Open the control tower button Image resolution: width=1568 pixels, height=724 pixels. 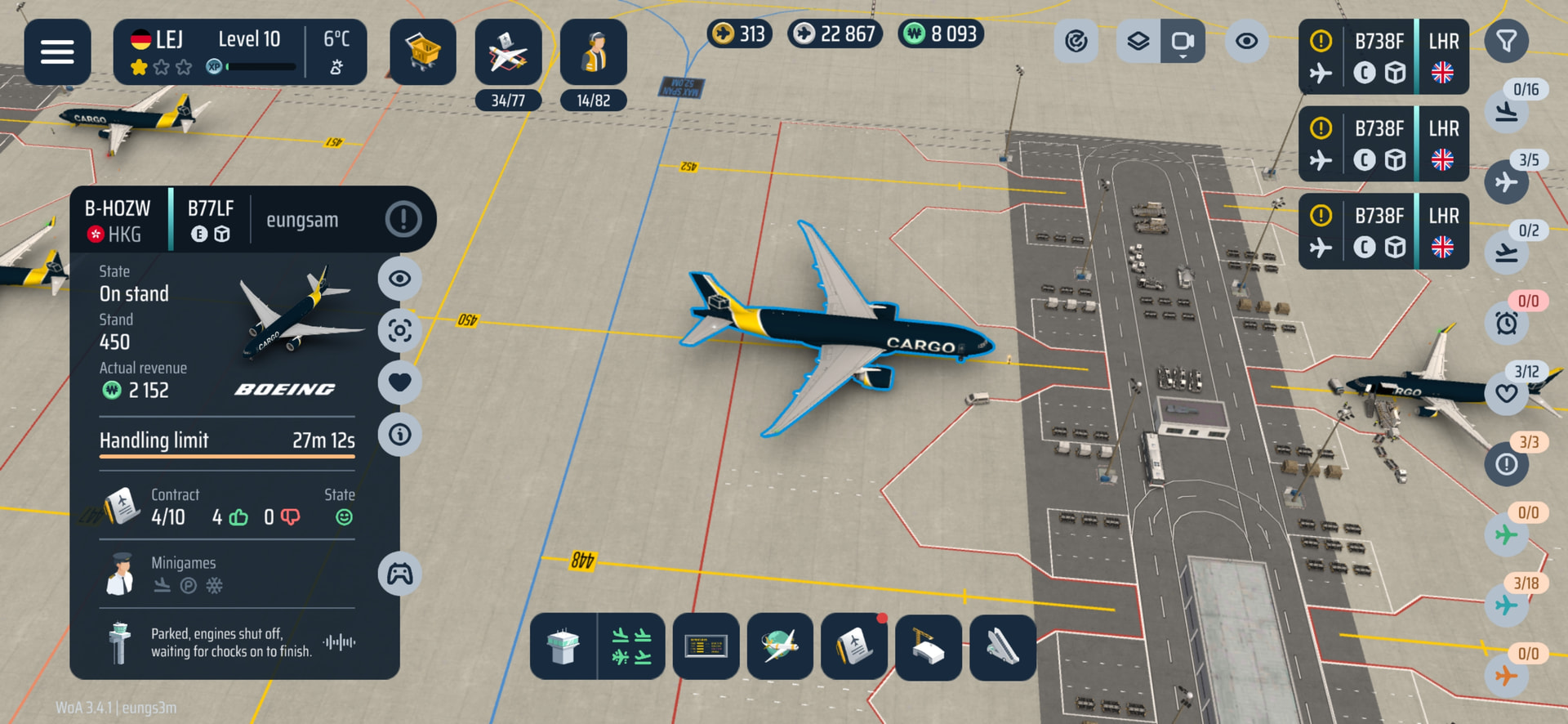563,647
